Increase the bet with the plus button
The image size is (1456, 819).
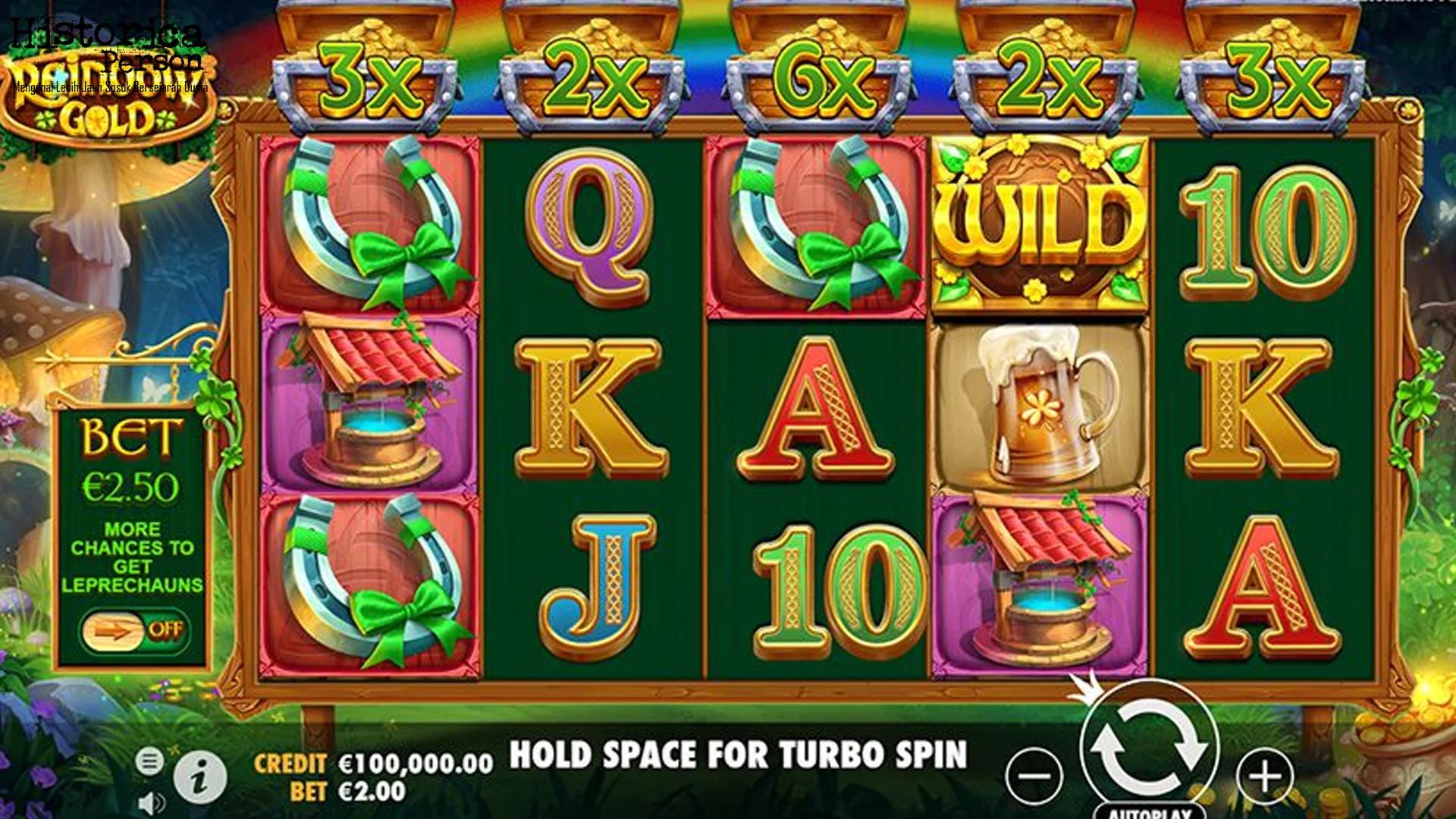pyautogui.click(x=1264, y=776)
